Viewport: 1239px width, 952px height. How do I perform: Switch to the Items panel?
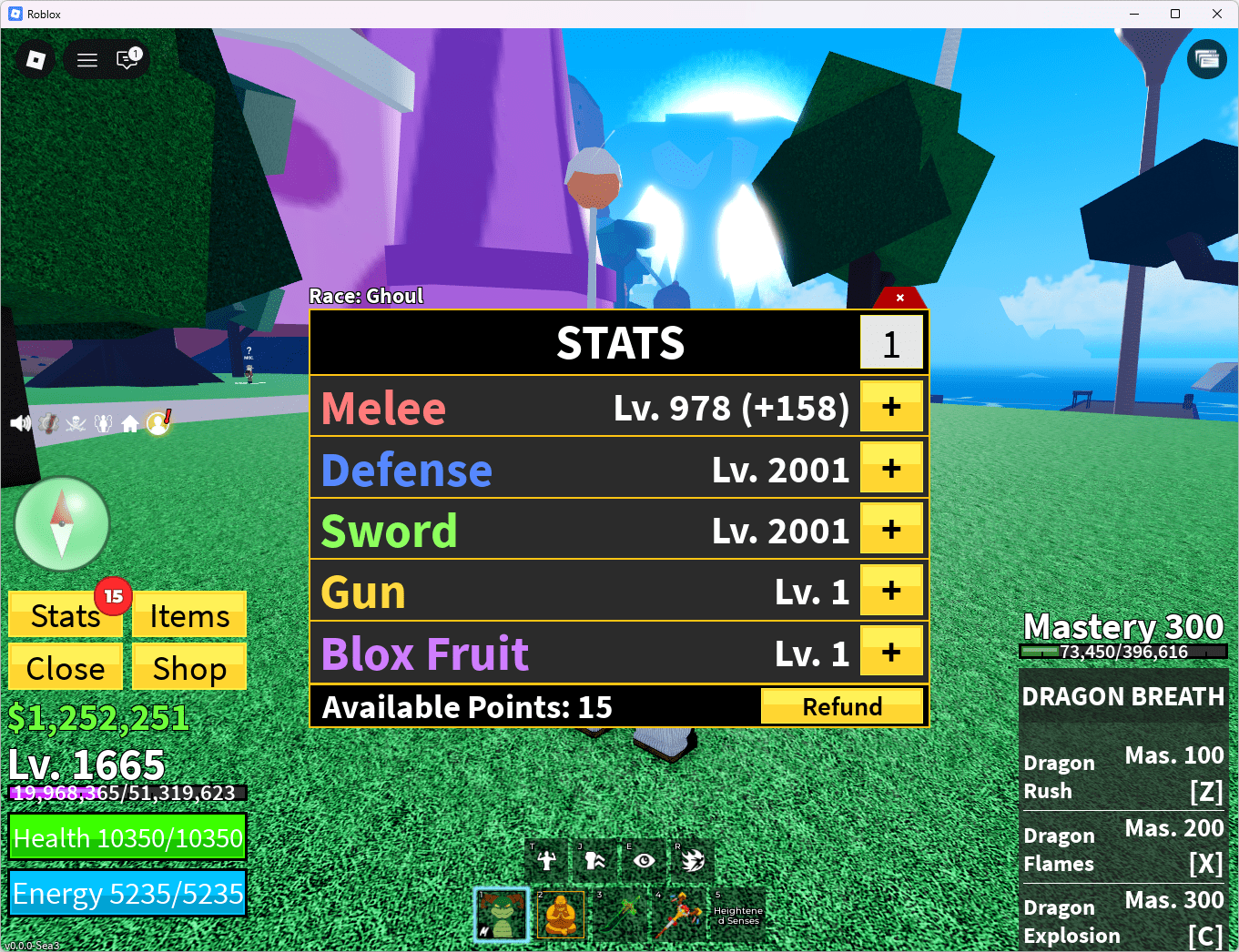188,615
